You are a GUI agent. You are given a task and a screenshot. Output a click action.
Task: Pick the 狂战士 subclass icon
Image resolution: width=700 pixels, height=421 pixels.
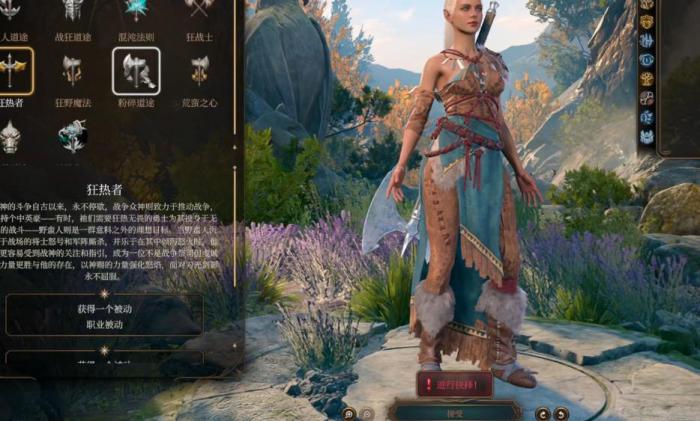[200, 10]
